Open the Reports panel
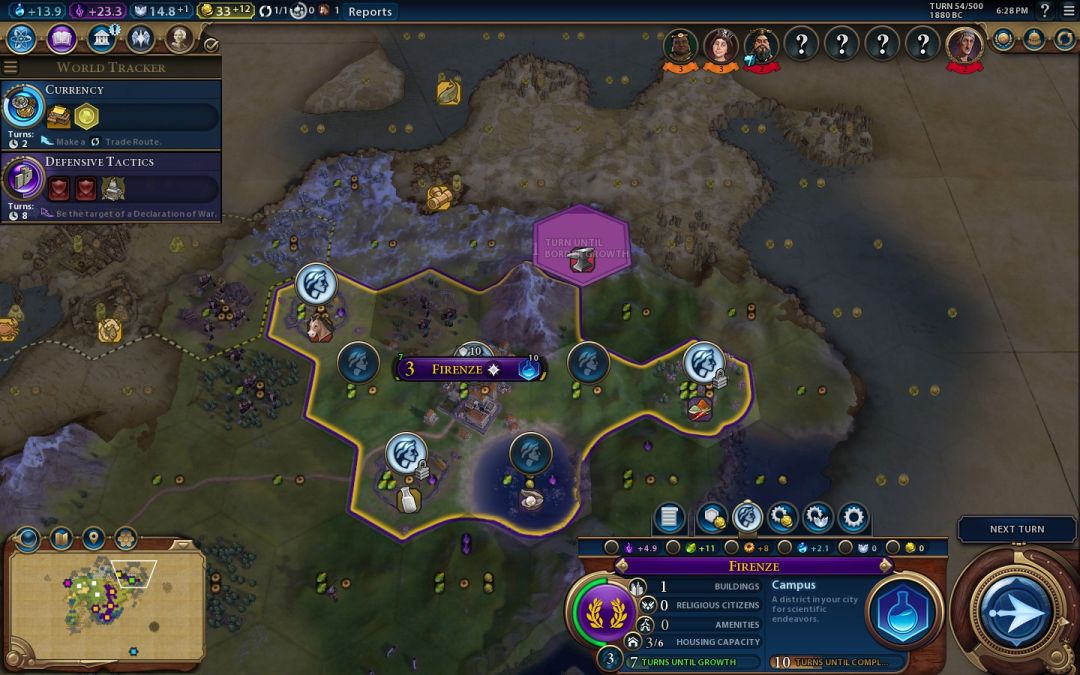Image resolution: width=1080 pixels, height=675 pixels. (369, 12)
